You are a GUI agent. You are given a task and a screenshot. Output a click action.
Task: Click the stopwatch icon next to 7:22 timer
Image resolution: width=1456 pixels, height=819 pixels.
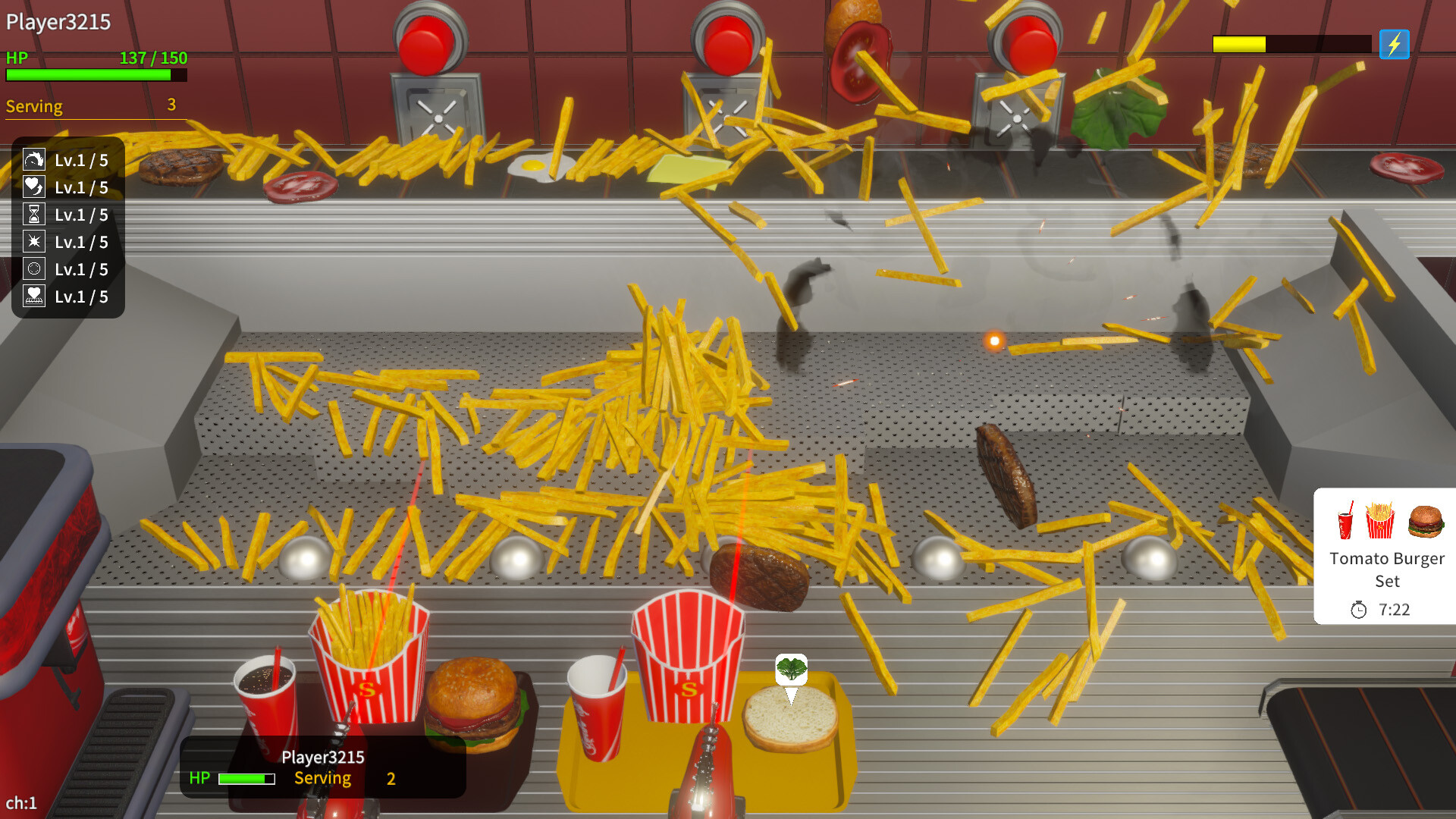(1360, 609)
